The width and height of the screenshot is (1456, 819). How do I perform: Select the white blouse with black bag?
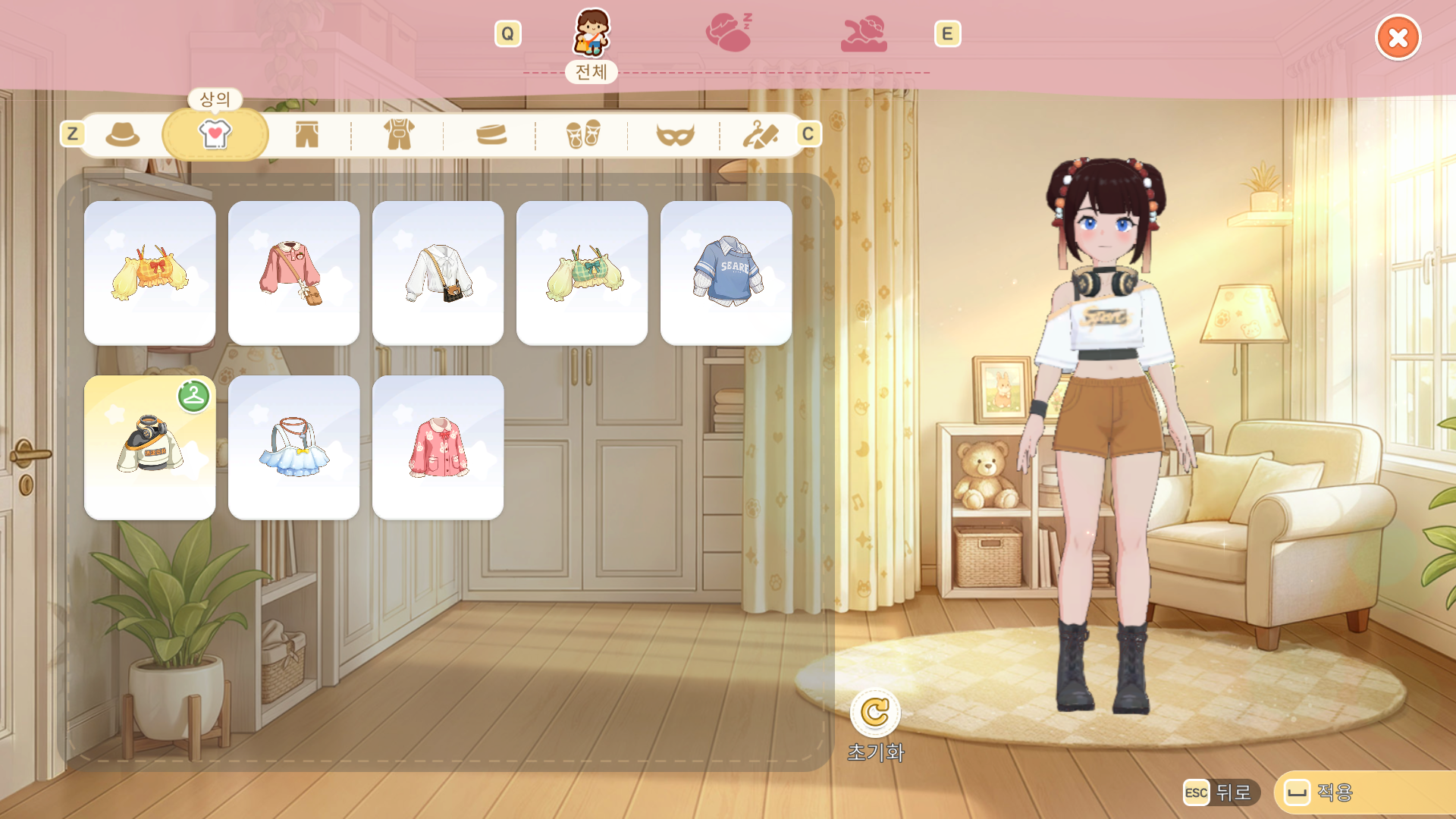coord(438,273)
